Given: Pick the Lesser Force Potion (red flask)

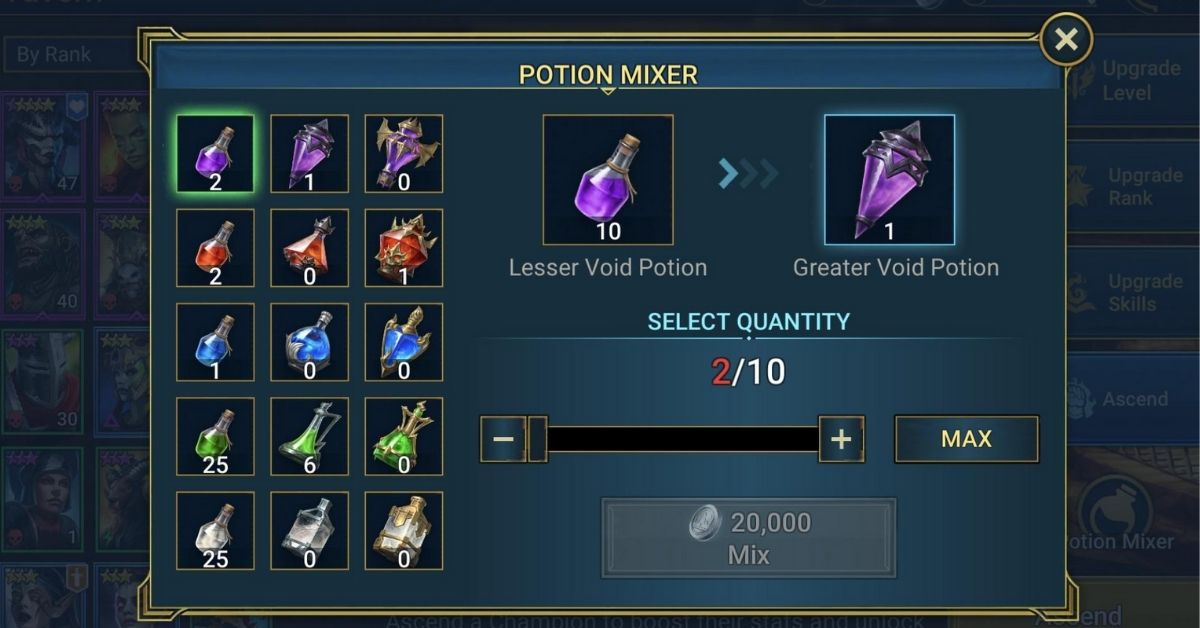Looking at the screenshot, I should 215,247.
